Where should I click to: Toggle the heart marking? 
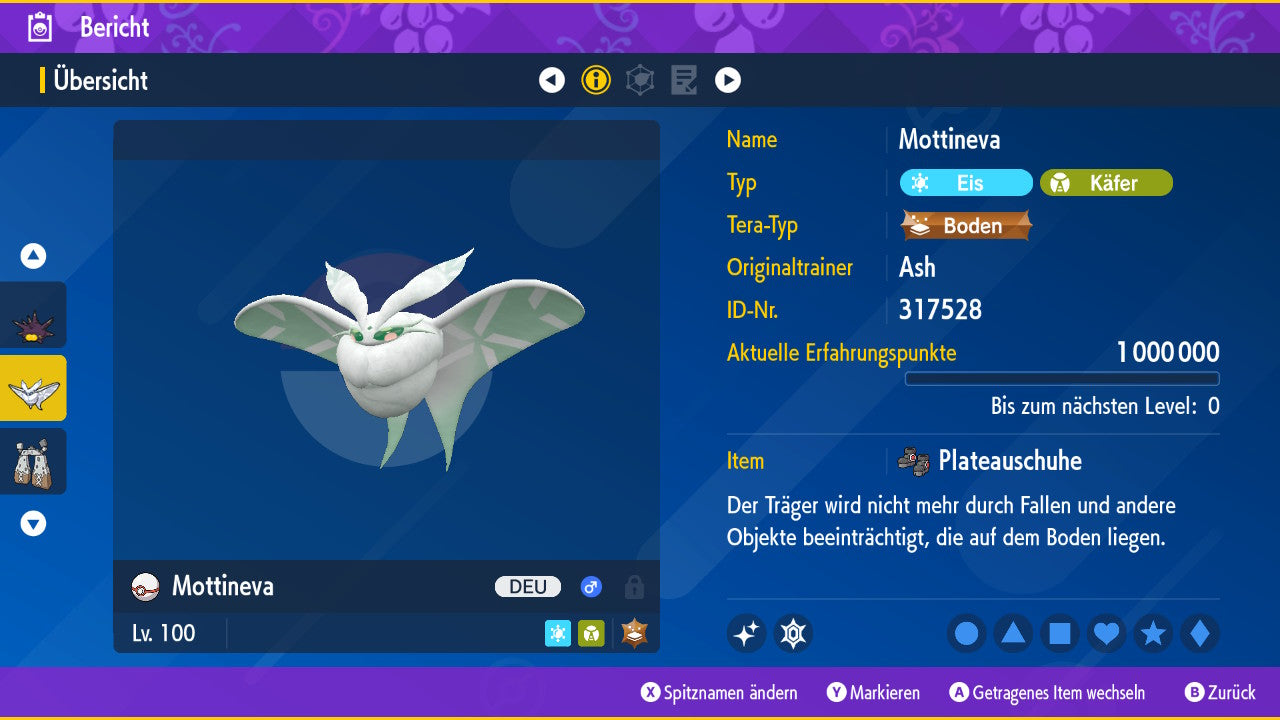1107,634
